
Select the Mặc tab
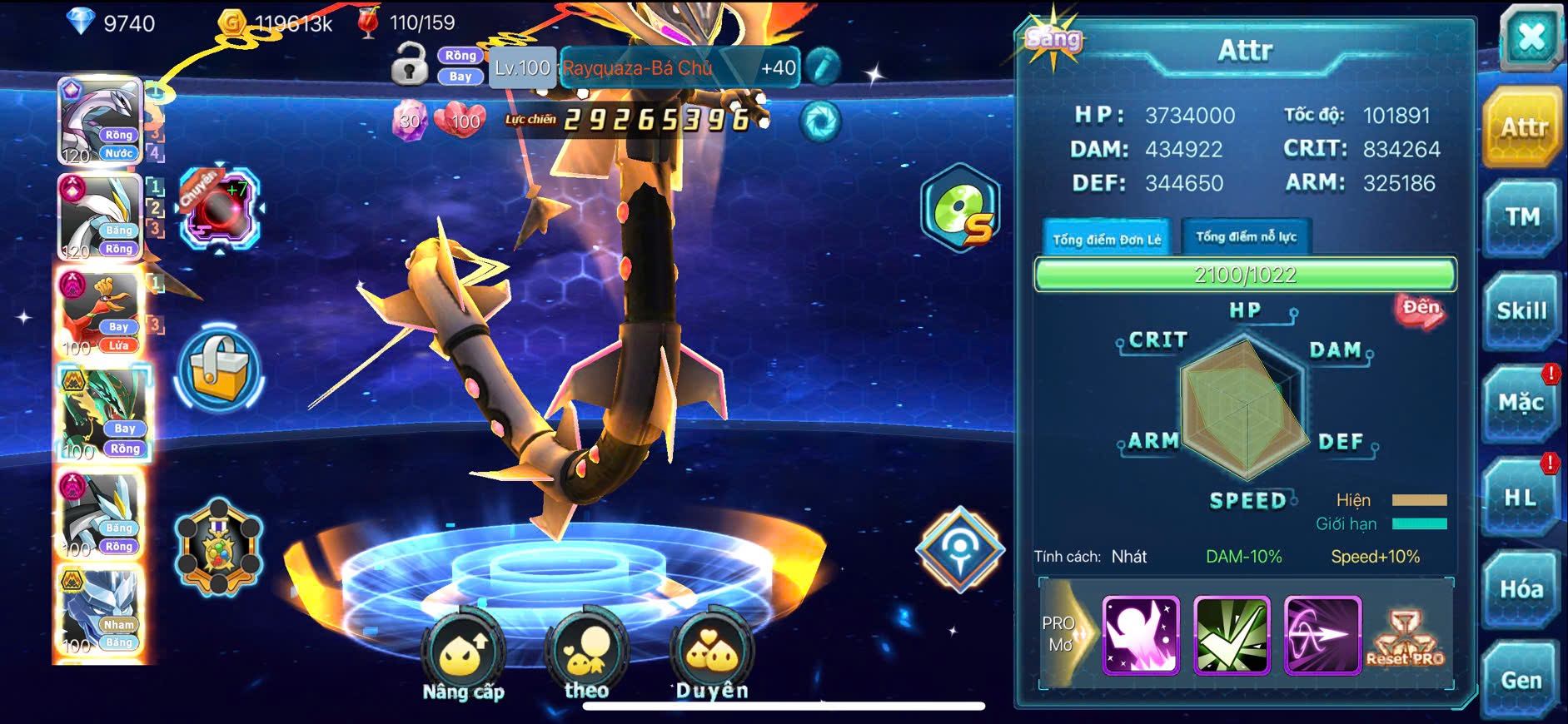(1521, 404)
